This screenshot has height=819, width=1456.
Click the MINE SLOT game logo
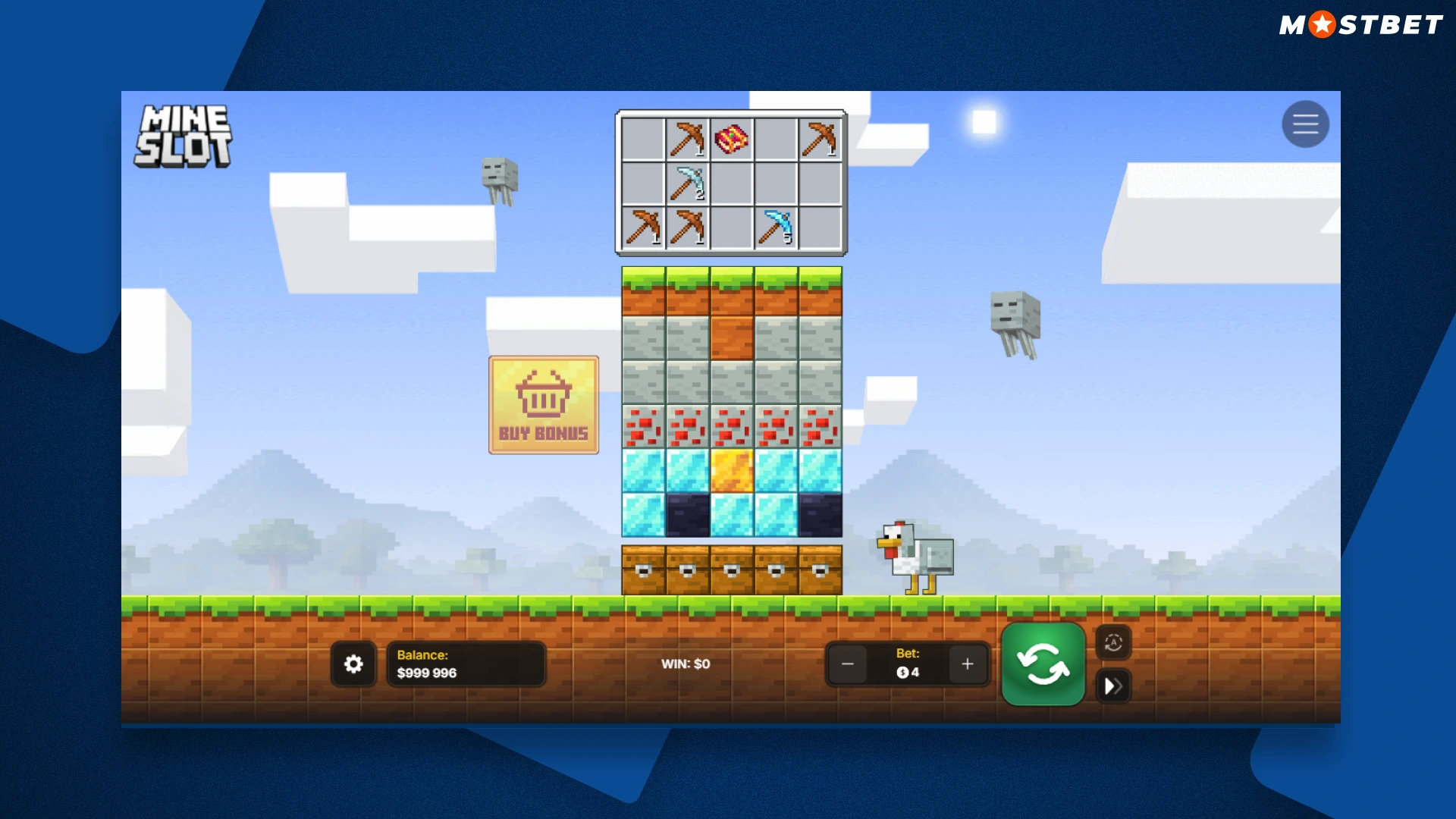182,135
